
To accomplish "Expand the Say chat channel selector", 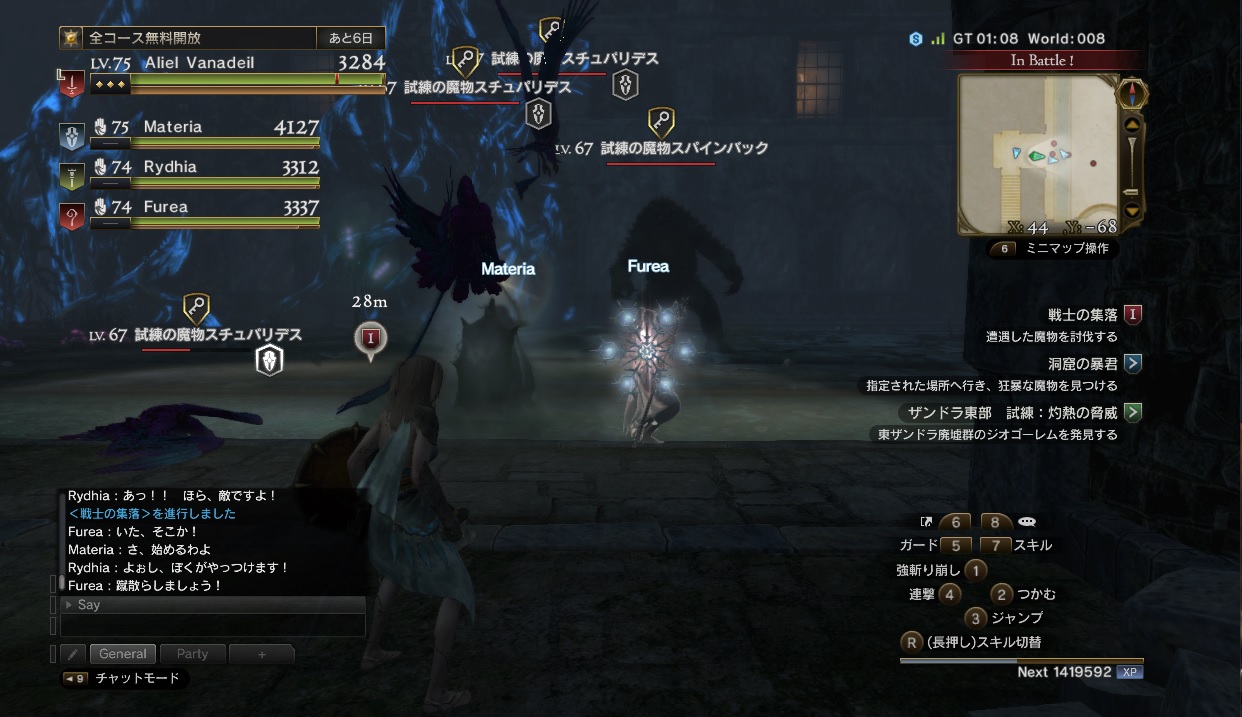I will (x=212, y=605).
